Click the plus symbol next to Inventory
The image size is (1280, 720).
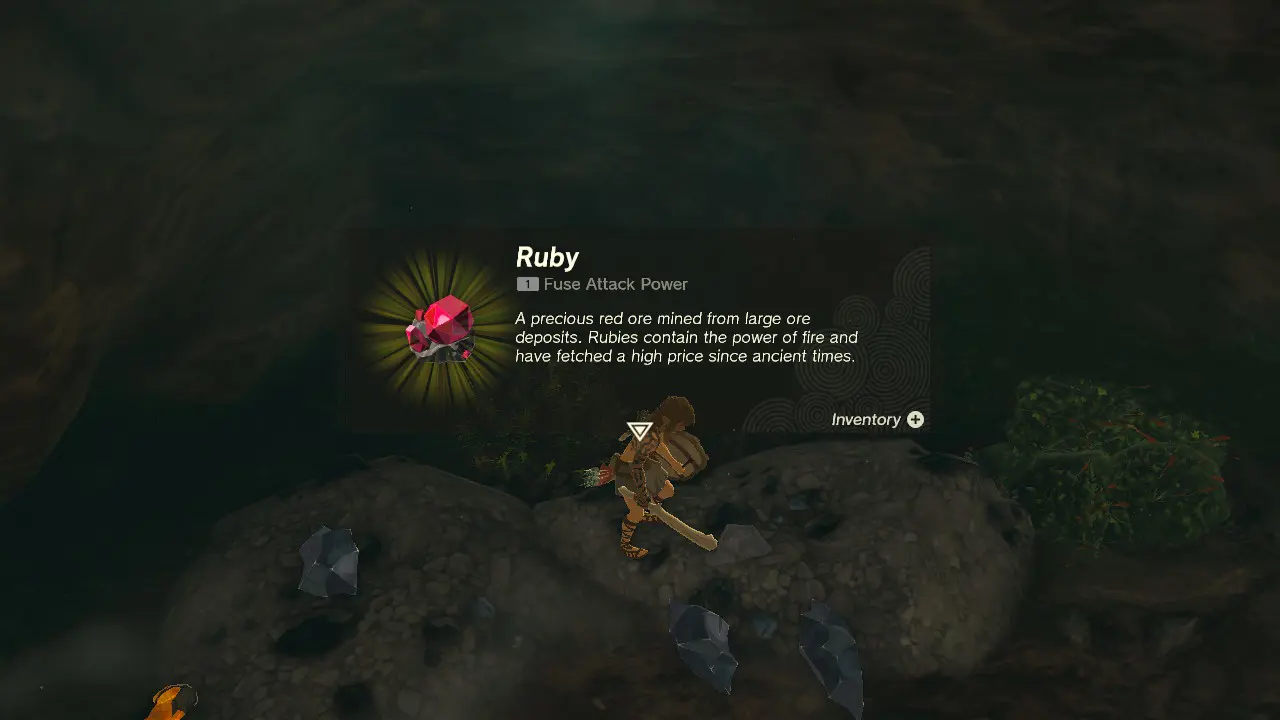(x=915, y=420)
